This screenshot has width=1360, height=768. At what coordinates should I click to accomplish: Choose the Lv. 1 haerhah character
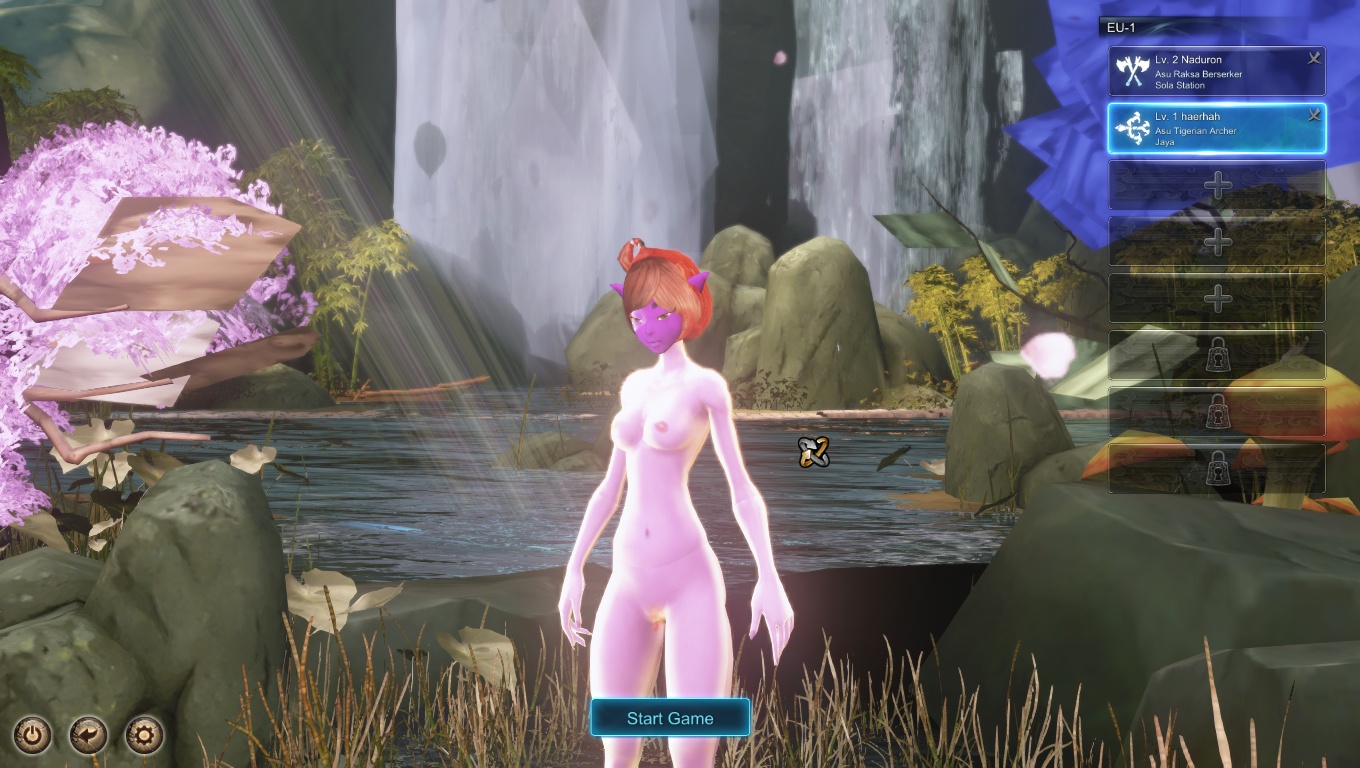1210,129
